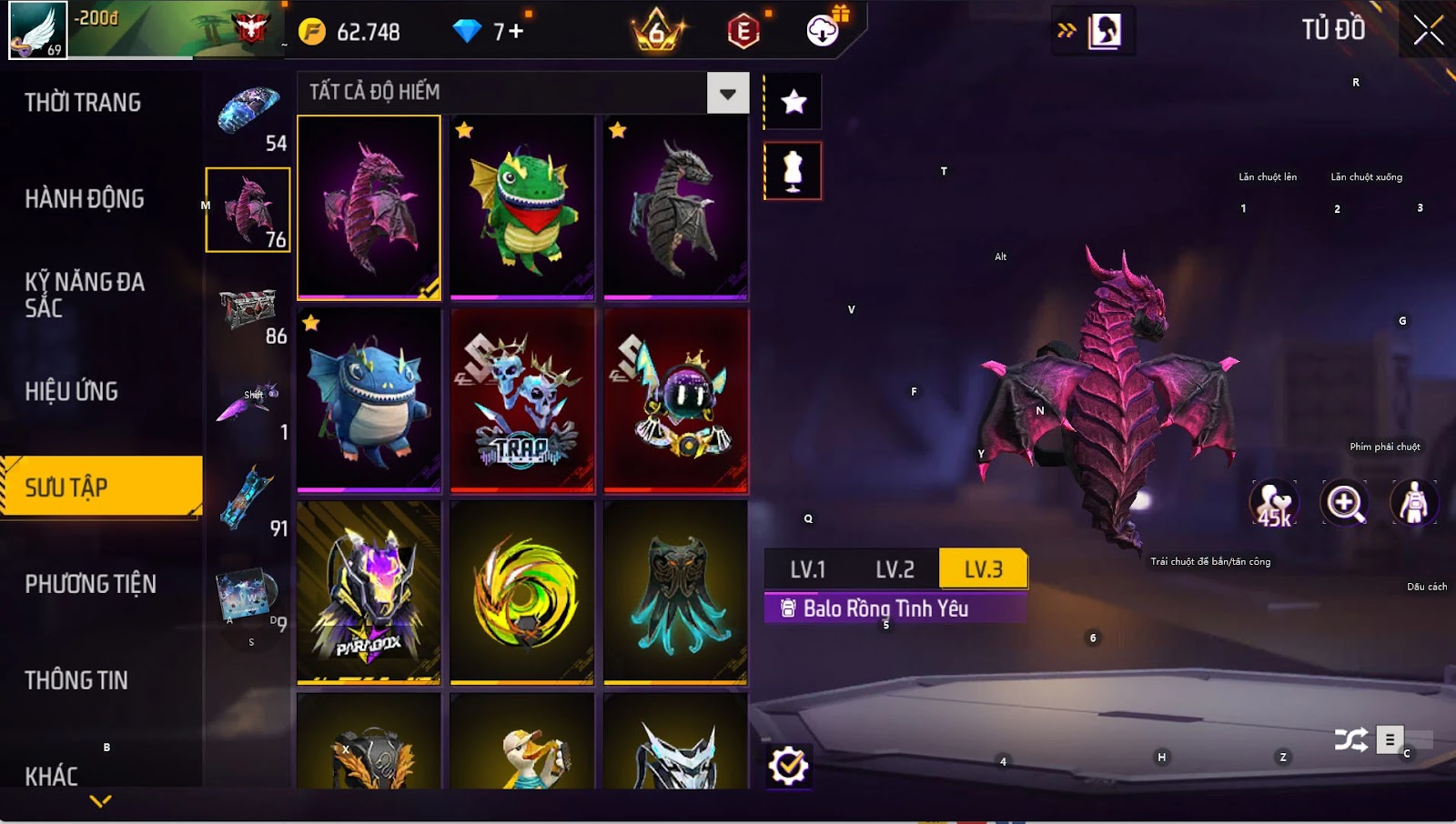
Task: Select the Hành Động menu entry
Action: point(85,199)
